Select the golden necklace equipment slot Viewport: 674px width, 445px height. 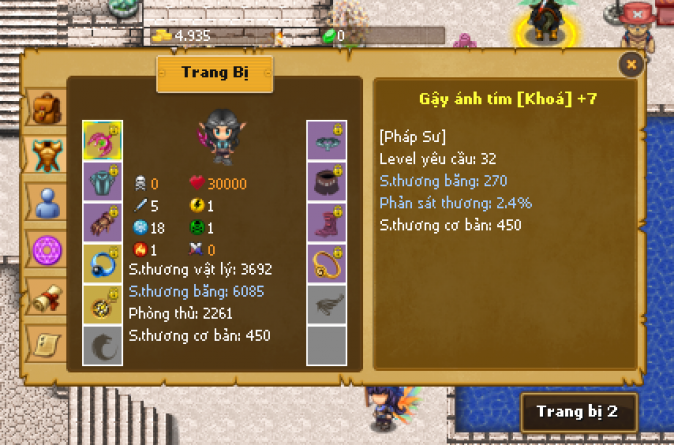coord(326,264)
